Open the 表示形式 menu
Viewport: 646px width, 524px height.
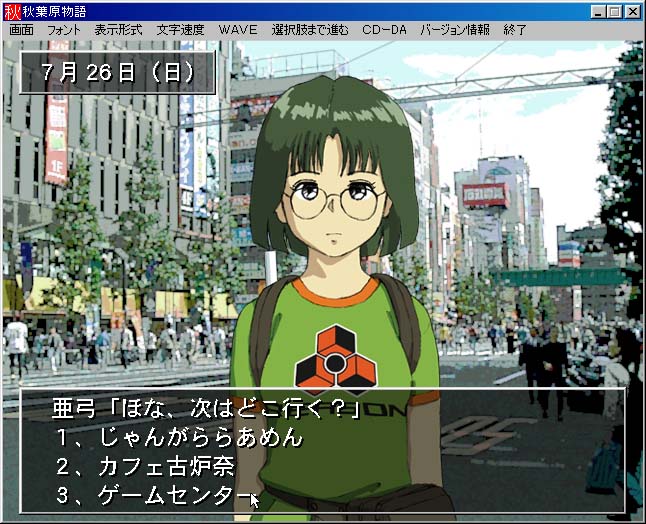(x=118, y=30)
